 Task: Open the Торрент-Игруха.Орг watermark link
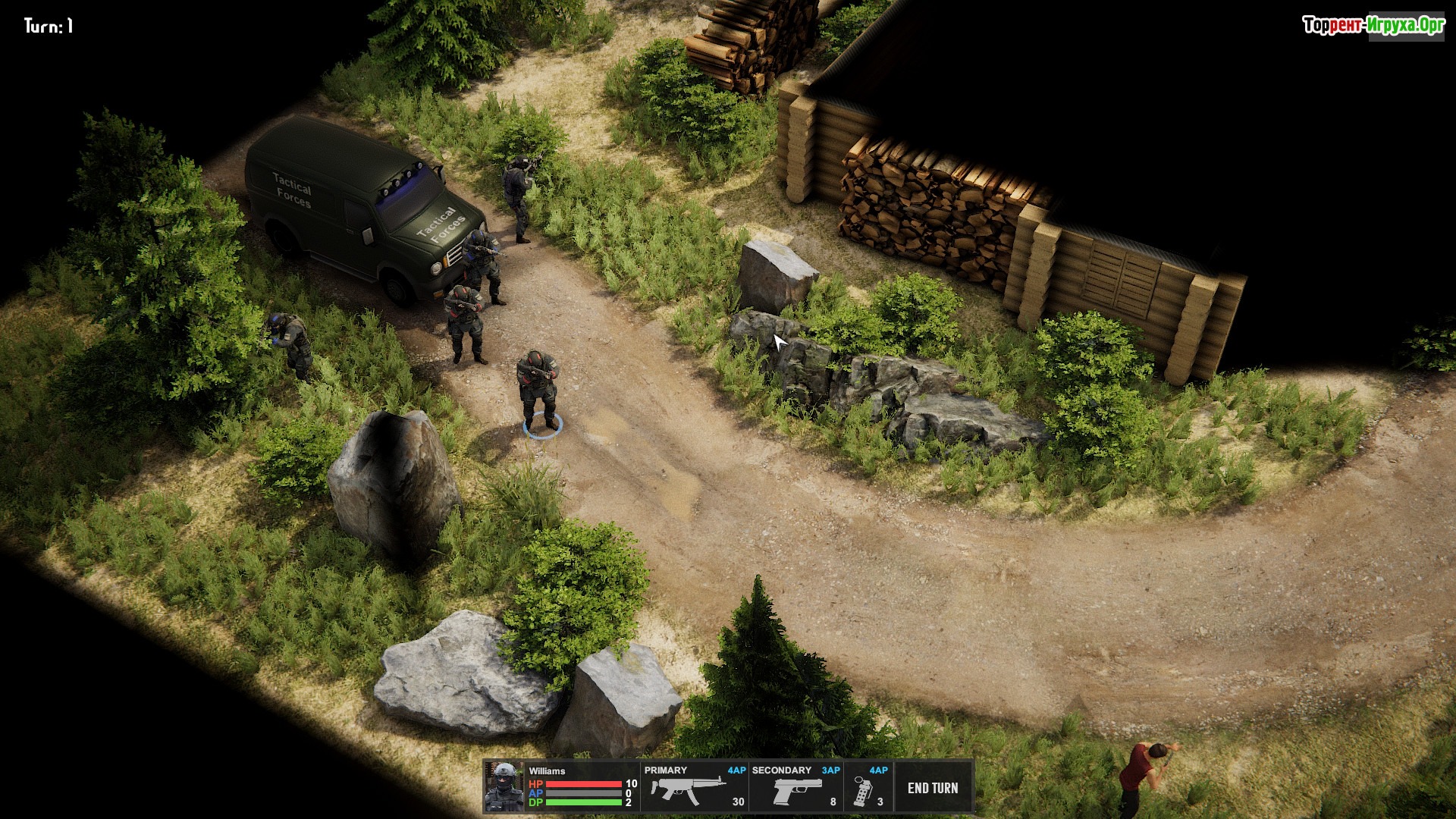(x=1373, y=26)
